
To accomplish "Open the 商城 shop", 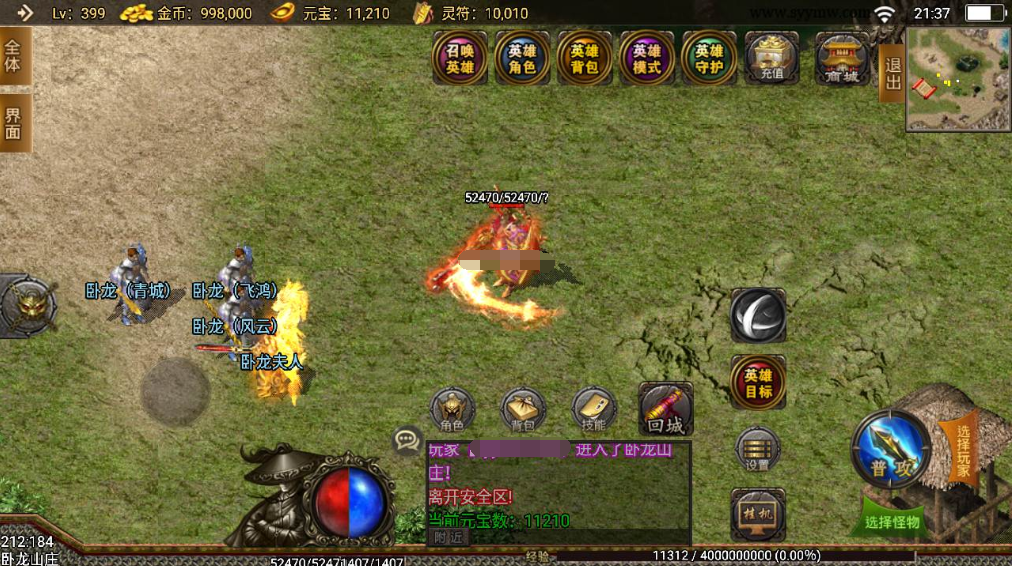I will [842, 58].
